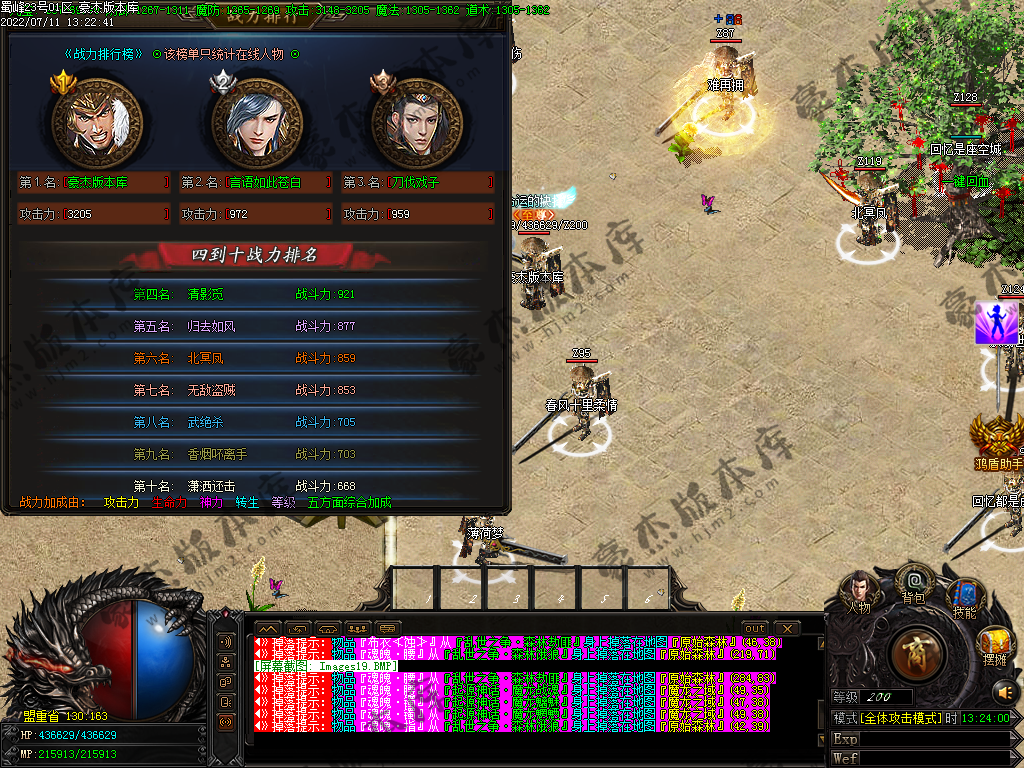The width and height of the screenshot is (1024, 768).
Task: Click the chat panel 'out' button
Action: click(x=756, y=628)
